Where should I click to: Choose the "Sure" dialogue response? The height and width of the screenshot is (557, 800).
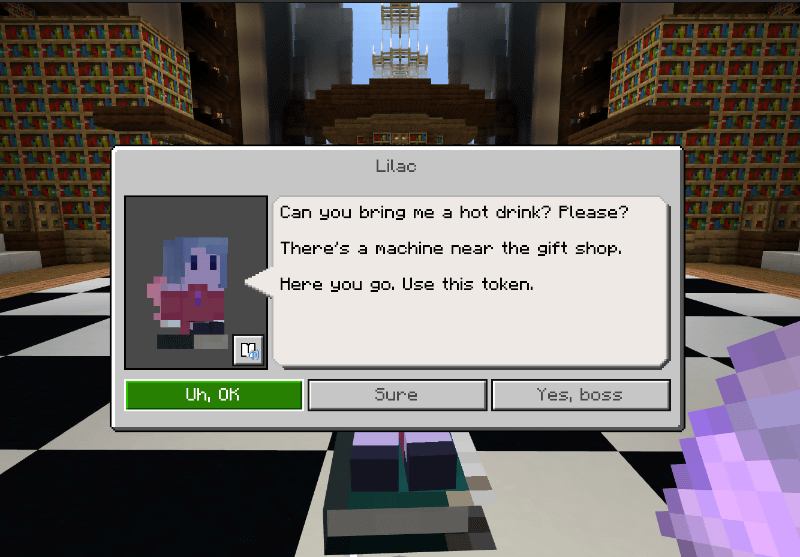coord(396,395)
